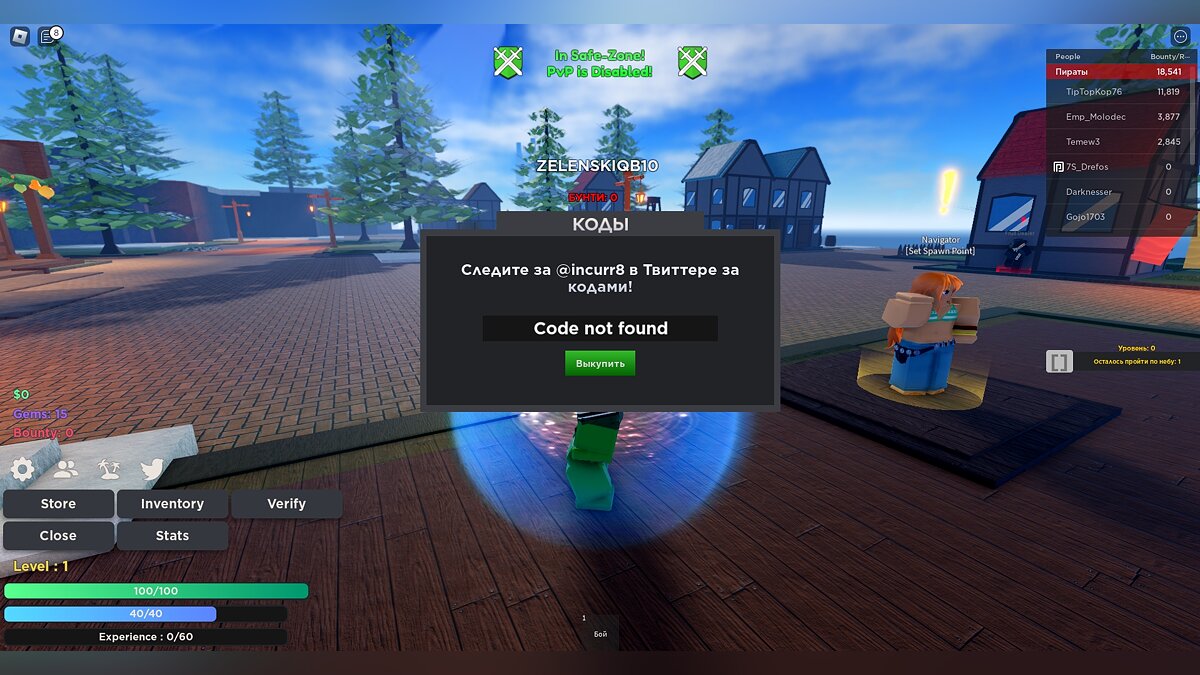Viewport: 1200px width, 675px height.
Task: Click the island palm tree icon
Action: [x=109, y=469]
